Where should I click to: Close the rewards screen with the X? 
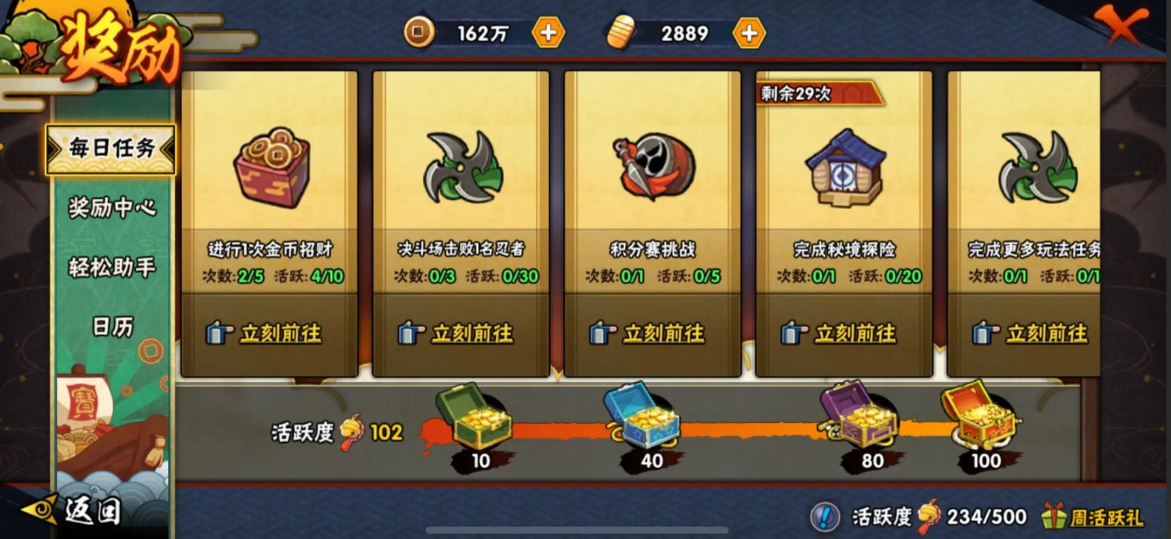pyautogui.click(x=1120, y=25)
